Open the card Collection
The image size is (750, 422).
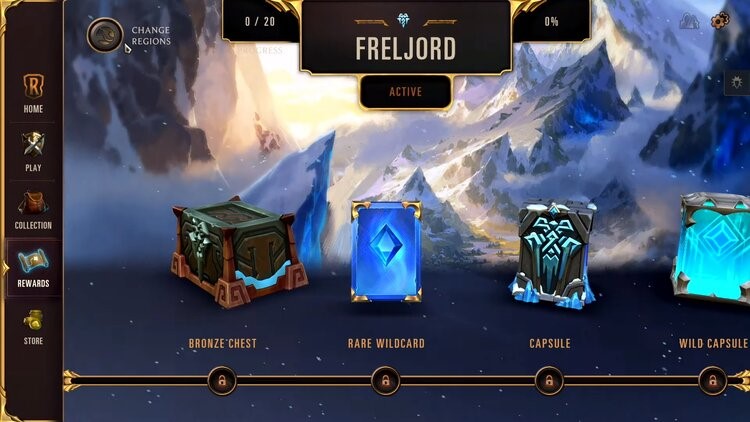pyautogui.click(x=33, y=209)
